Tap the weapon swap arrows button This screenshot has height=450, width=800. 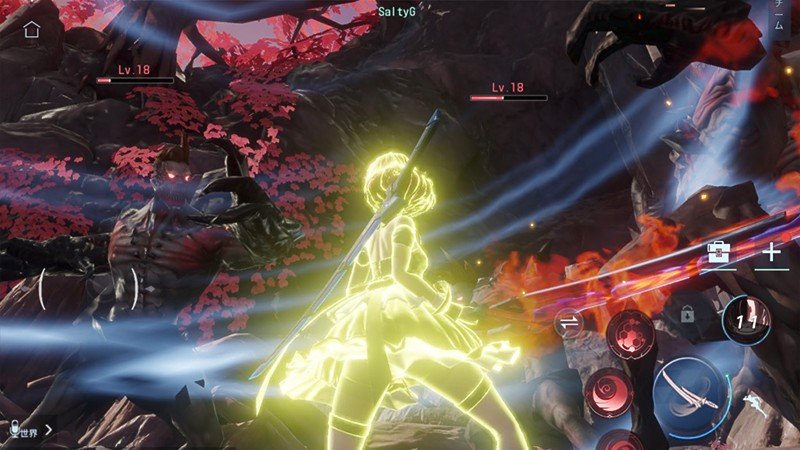tap(570, 321)
